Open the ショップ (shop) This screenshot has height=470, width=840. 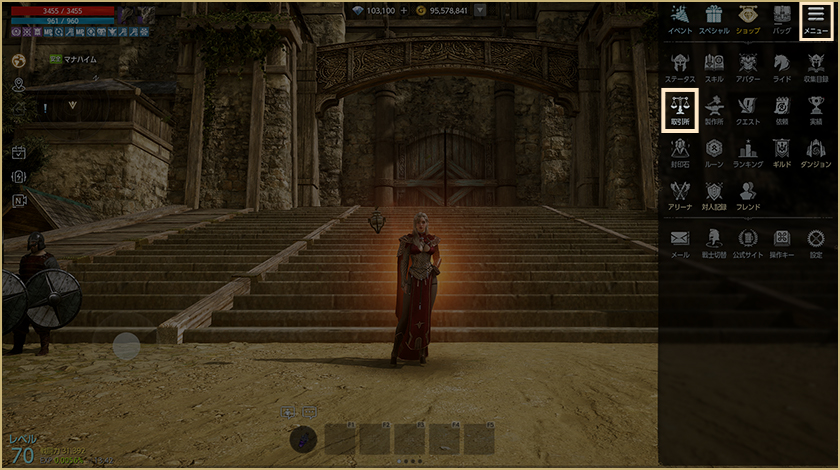click(x=748, y=19)
